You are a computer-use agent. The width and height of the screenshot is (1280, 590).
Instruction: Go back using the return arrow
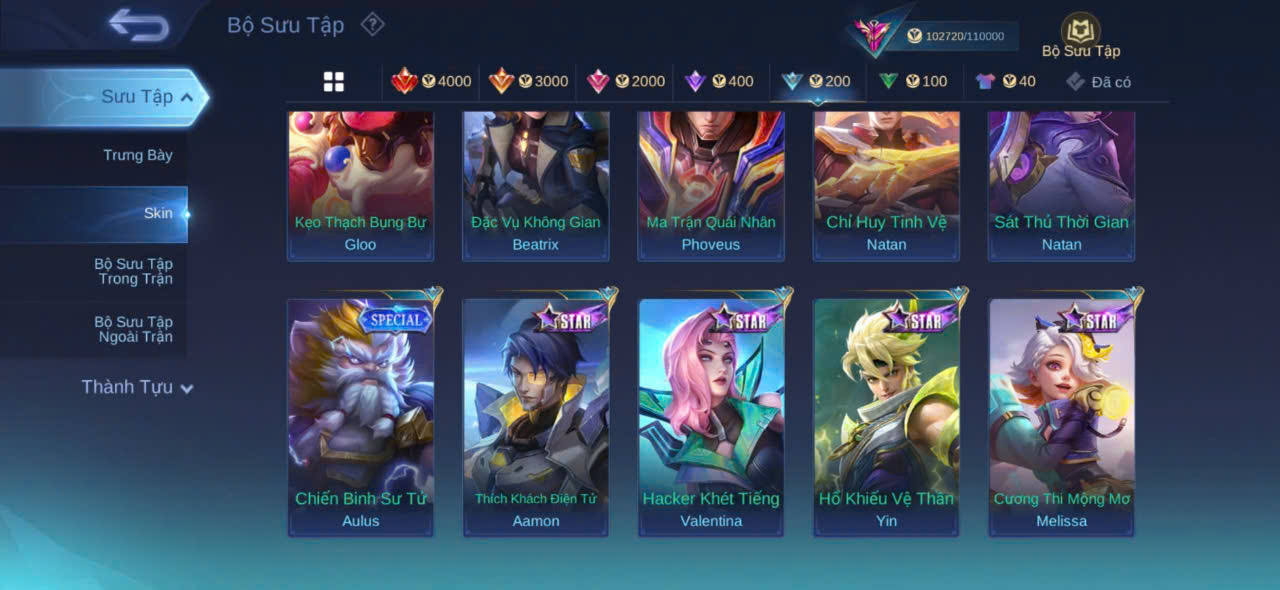click(x=139, y=25)
